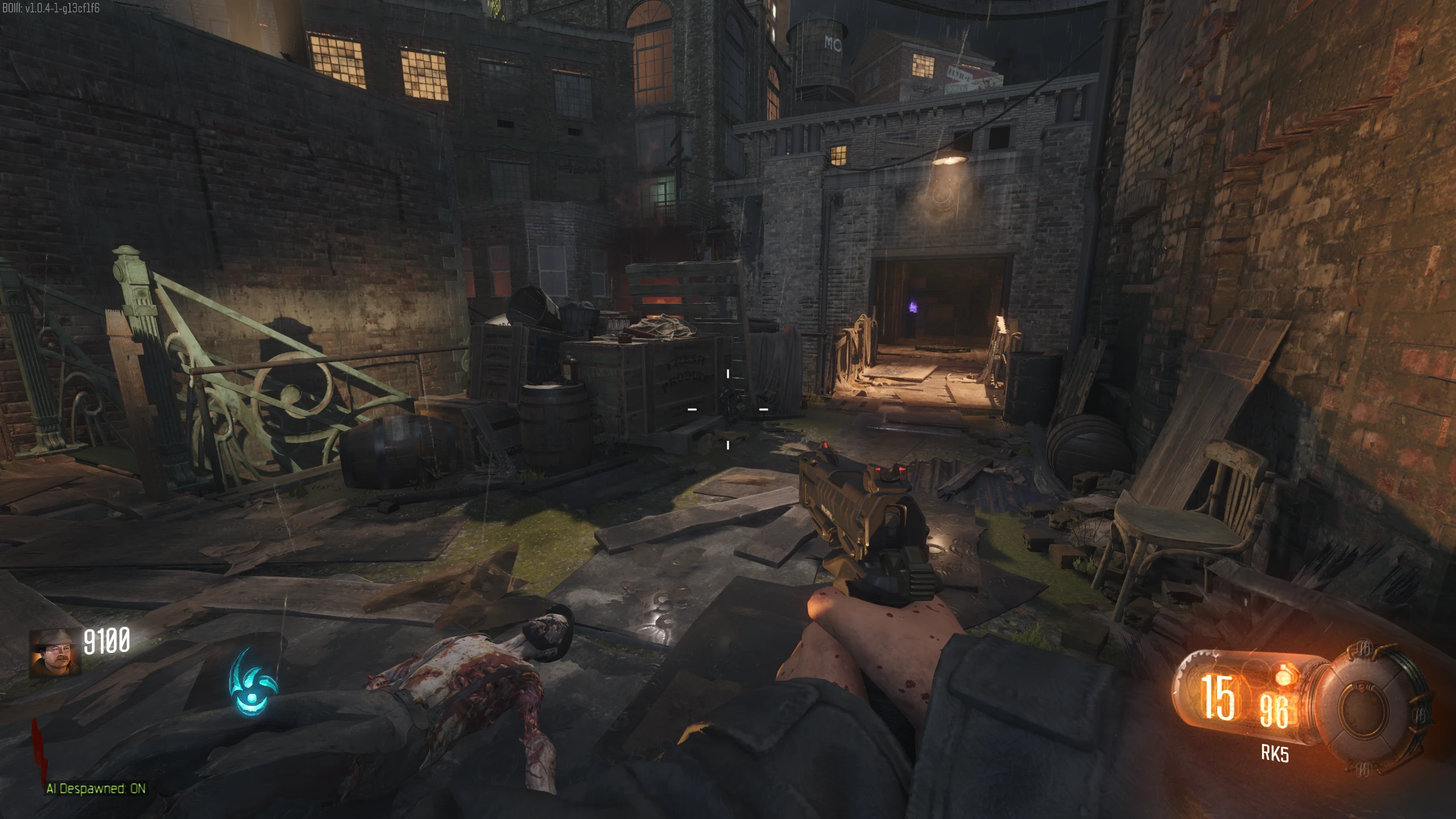Toggle the AI Despawned ON setting
The image size is (1456, 819).
(96, 788)
